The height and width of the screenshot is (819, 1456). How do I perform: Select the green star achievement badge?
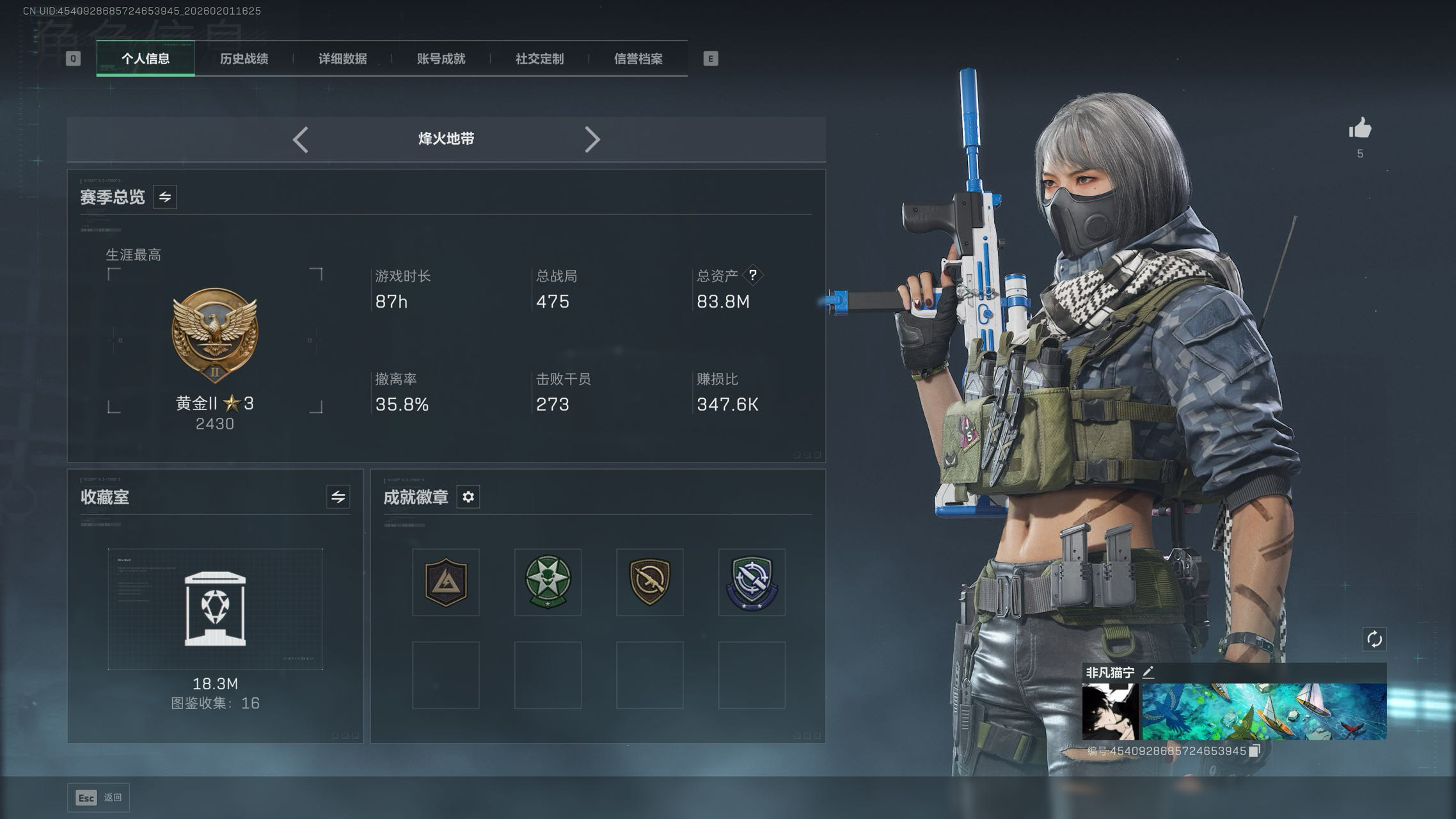548,582
